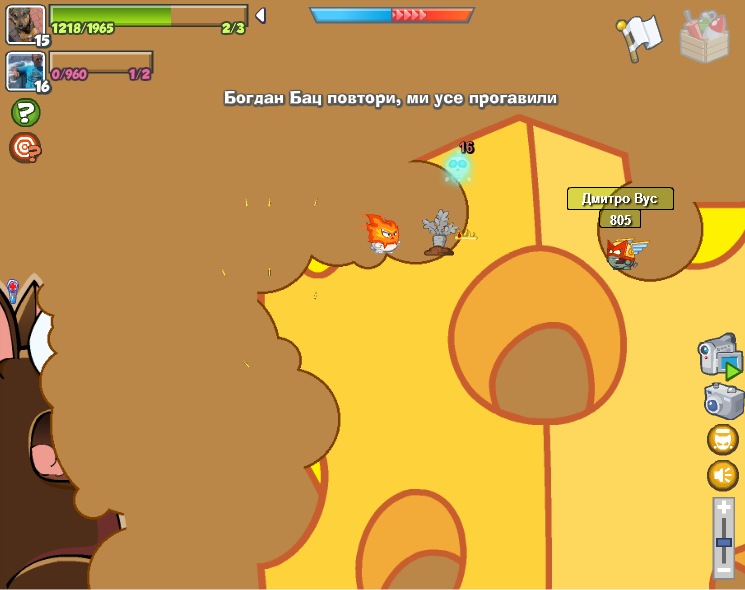Collapse the team panel with the white arrow
This screenshot has width=745, height=590.
click(260, 15)
